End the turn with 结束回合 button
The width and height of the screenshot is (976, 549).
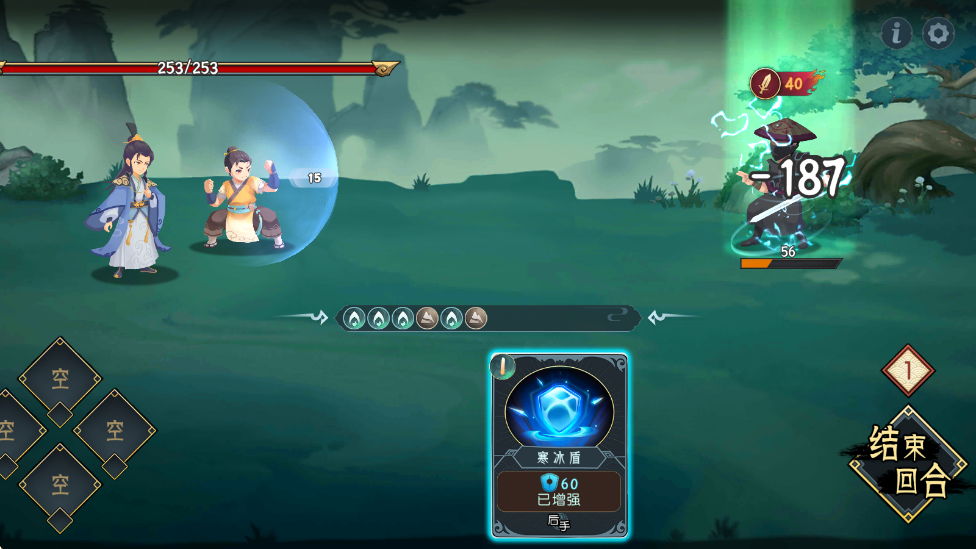click(908, 463)
